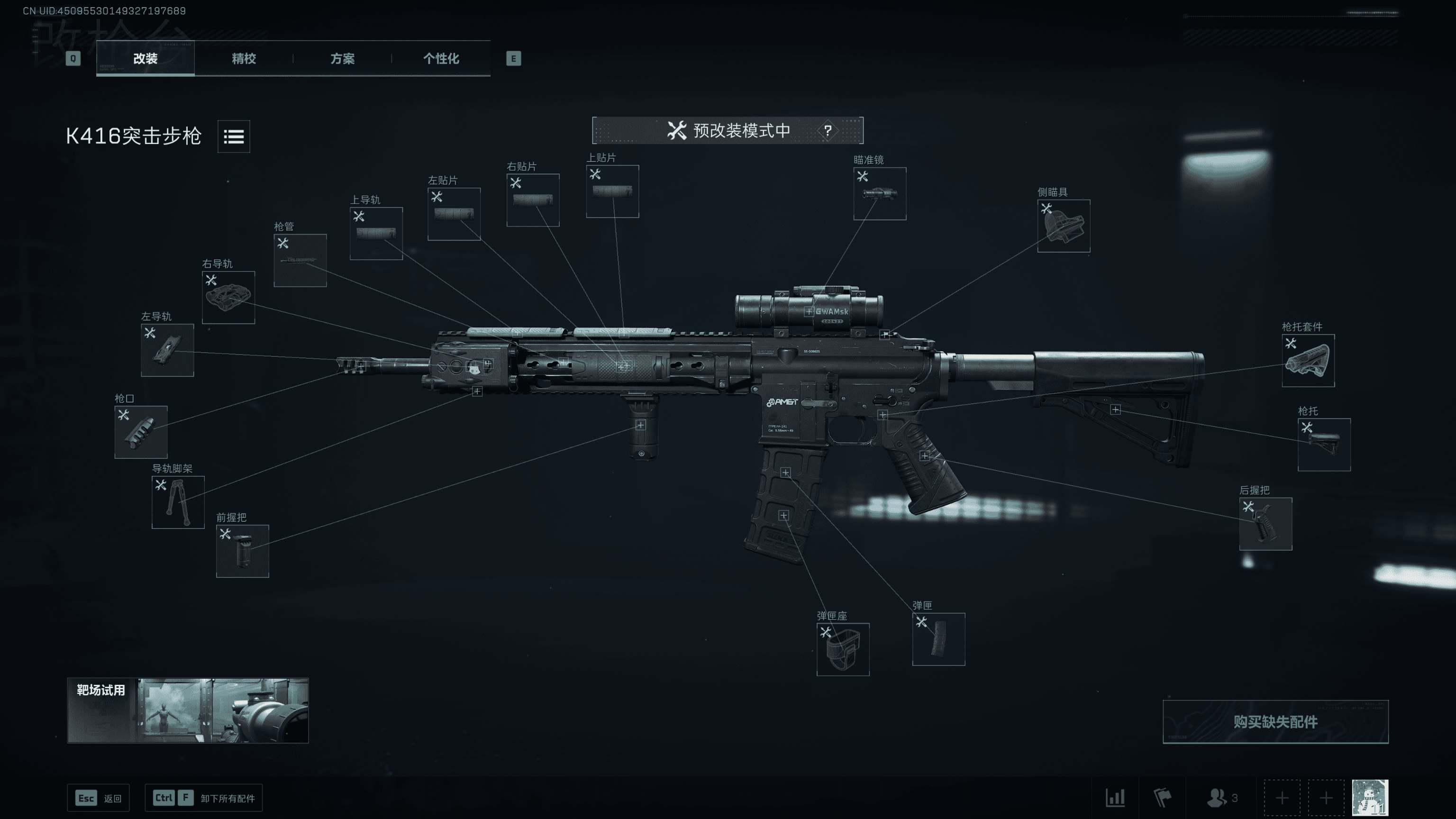The width and height of the screenshot is (1456, 819).
Task: Open the 侧瞄具 side sight slot
Action: pos(1063,226)
